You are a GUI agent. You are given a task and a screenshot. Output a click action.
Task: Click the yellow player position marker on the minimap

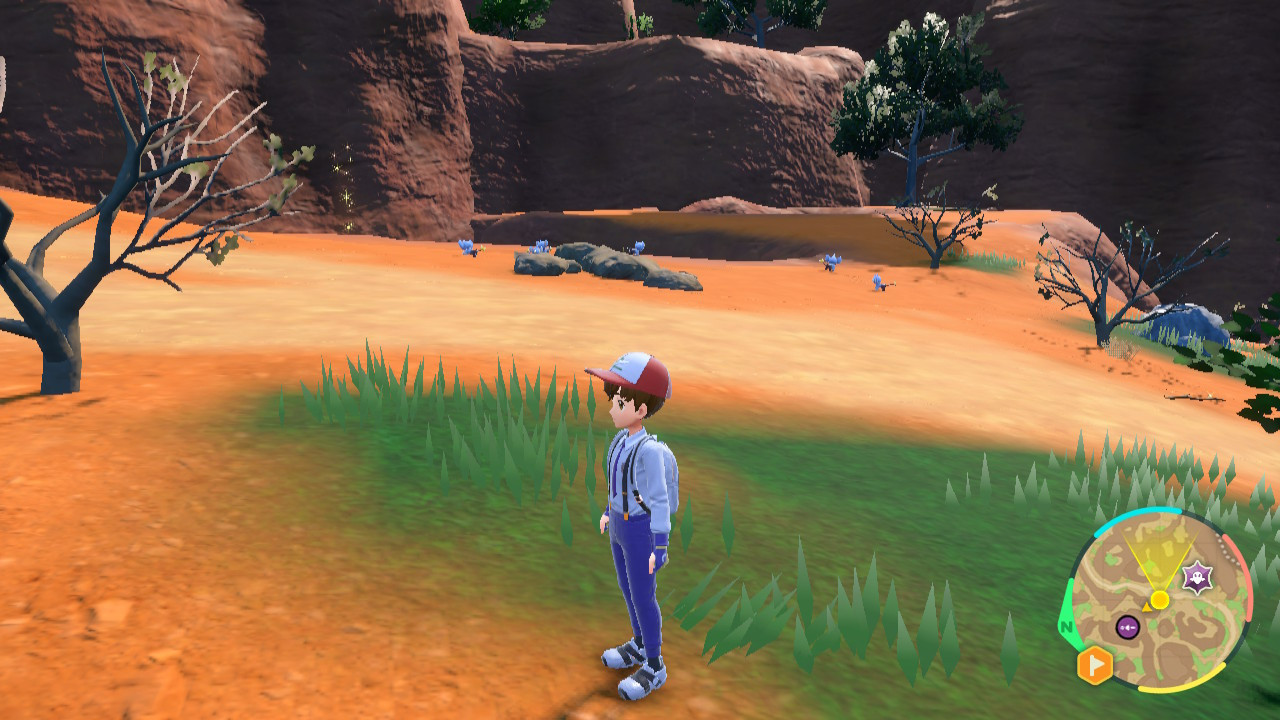coord(1160,600)
